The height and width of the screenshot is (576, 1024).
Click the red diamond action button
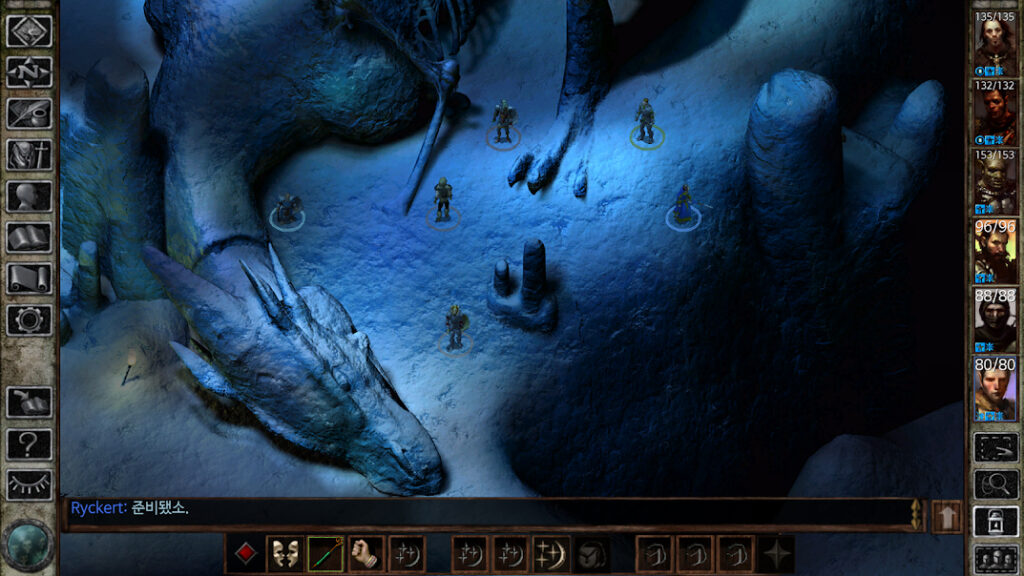tap(244, 554)
